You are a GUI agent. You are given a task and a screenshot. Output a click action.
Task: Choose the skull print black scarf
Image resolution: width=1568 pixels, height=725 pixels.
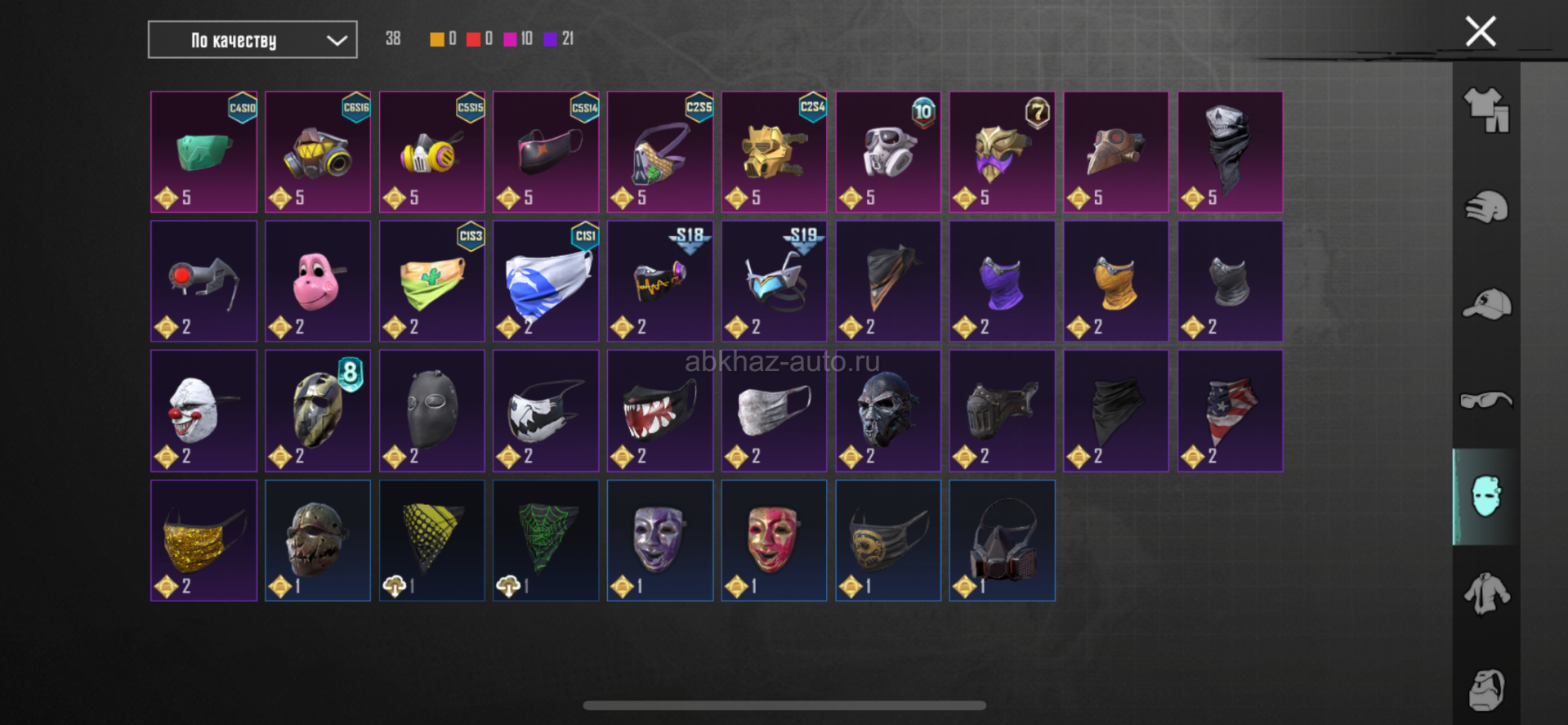coord(1230,152)
